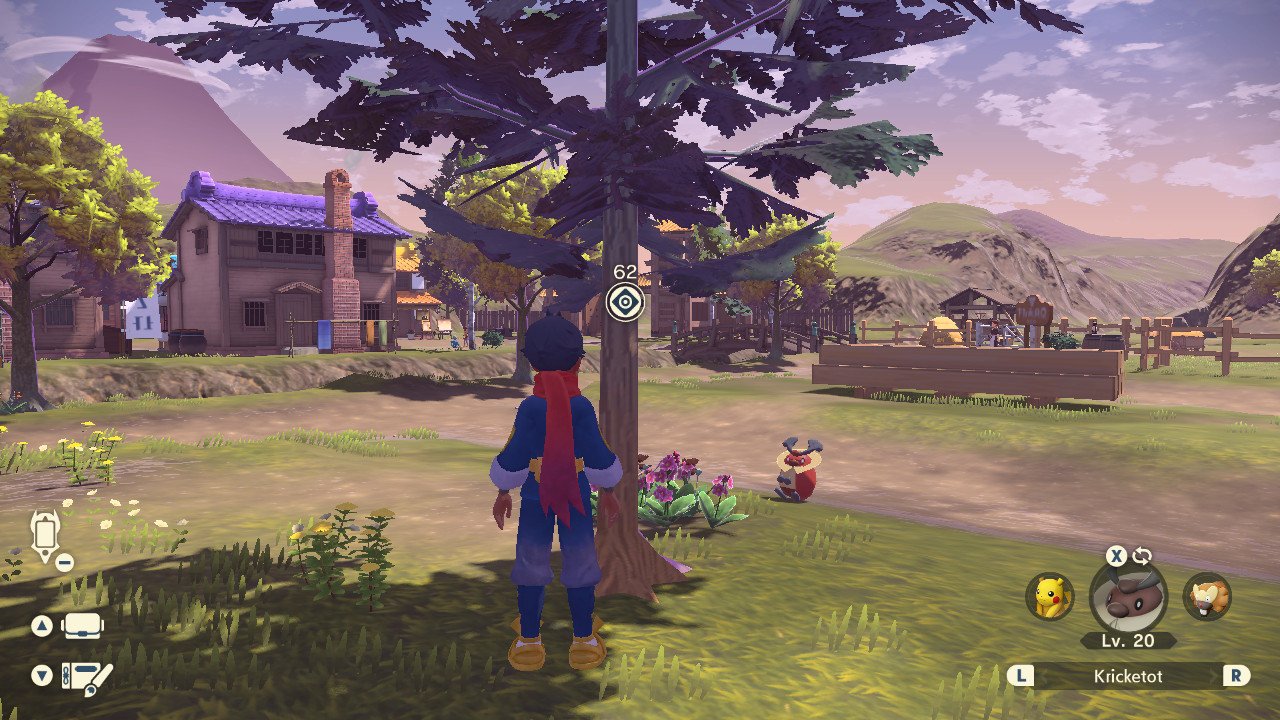Image resolution: width=1280 pixels, height=720 pixels.
Task: Open the Pokédex notebook and brush icon
Action: [86, 677]
